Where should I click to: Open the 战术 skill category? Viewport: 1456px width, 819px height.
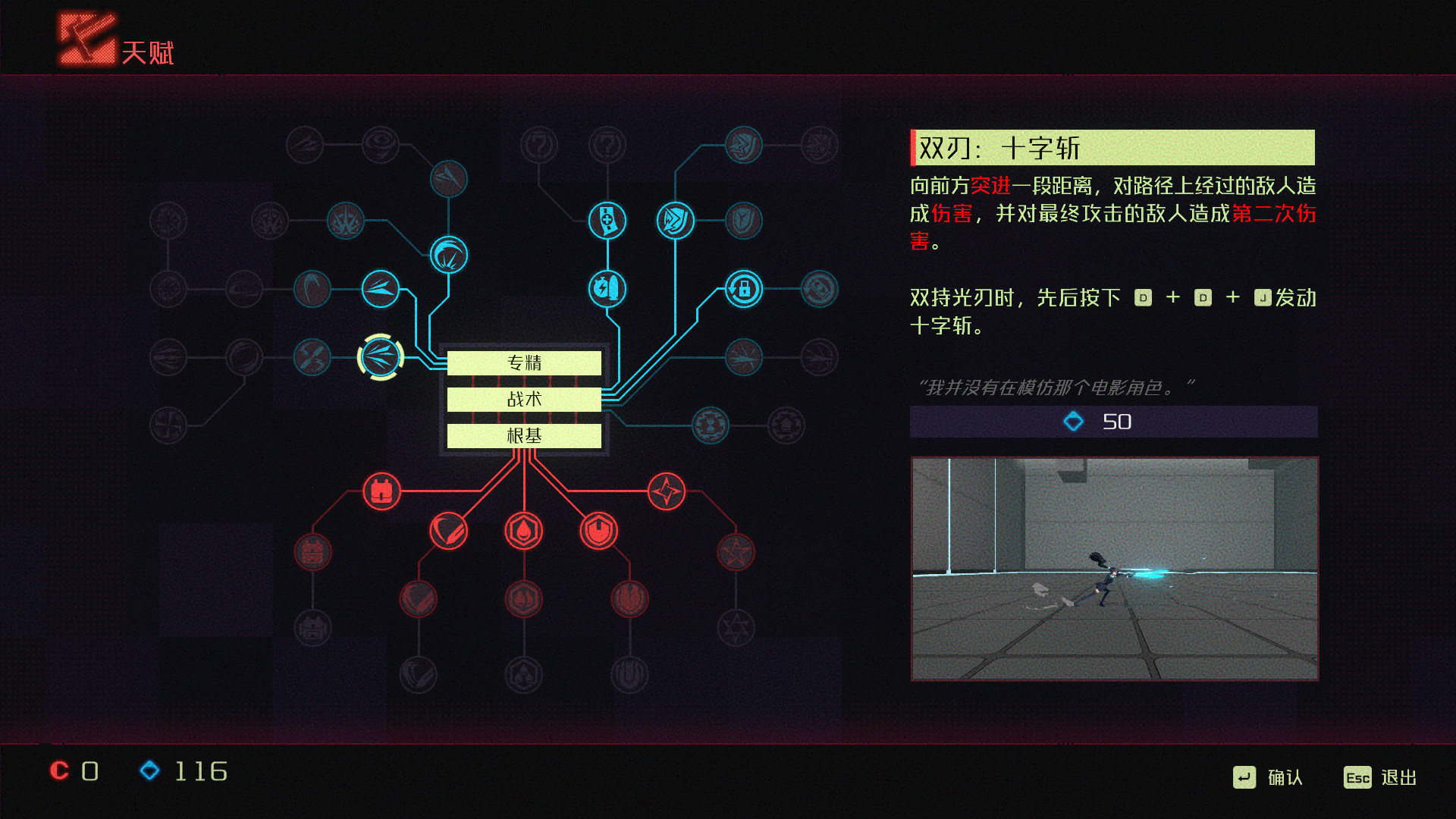click(525, 400)
